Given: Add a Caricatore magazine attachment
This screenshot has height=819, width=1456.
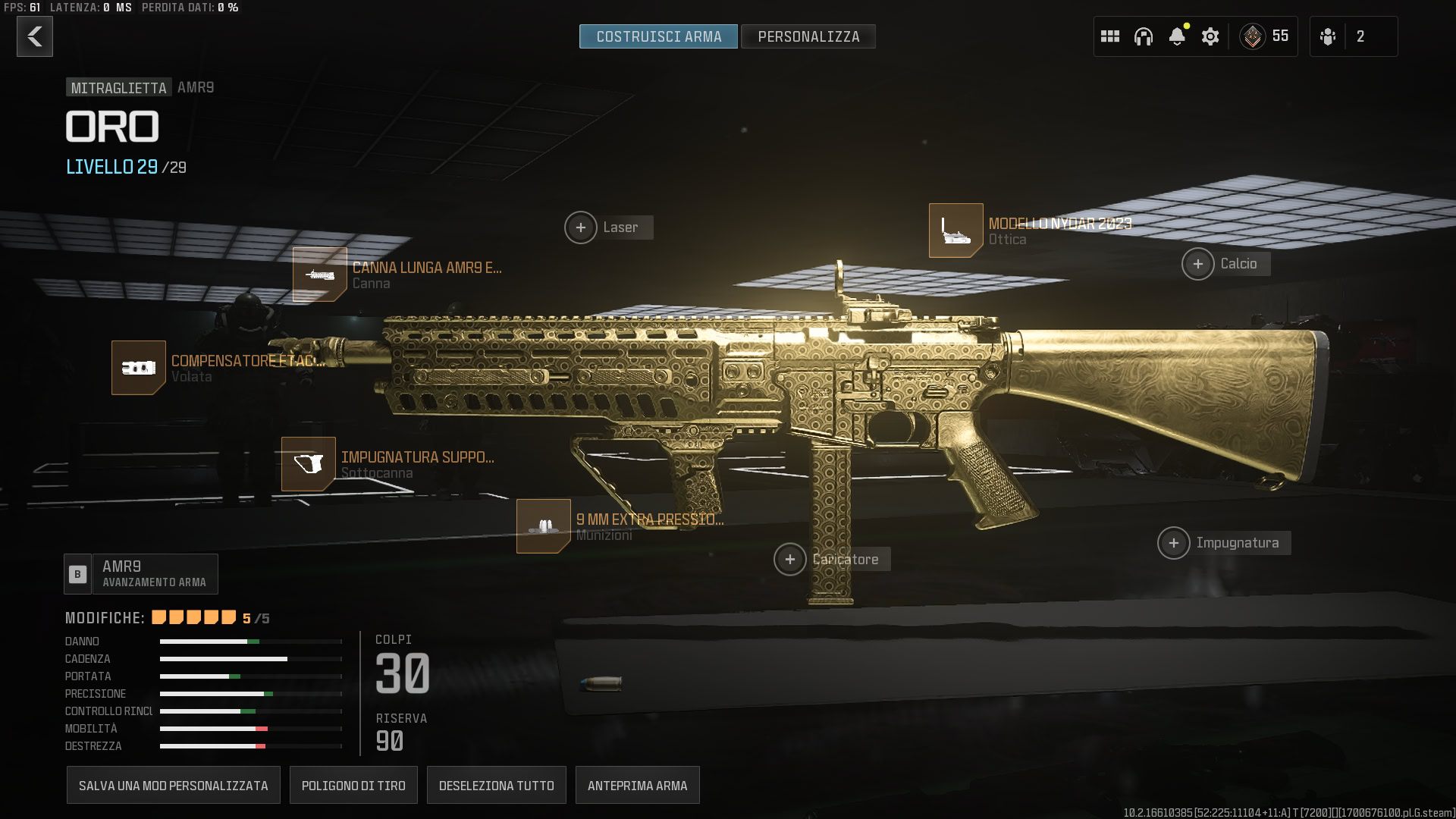Looking at the screenshot, I should click(x=790, y=560).
